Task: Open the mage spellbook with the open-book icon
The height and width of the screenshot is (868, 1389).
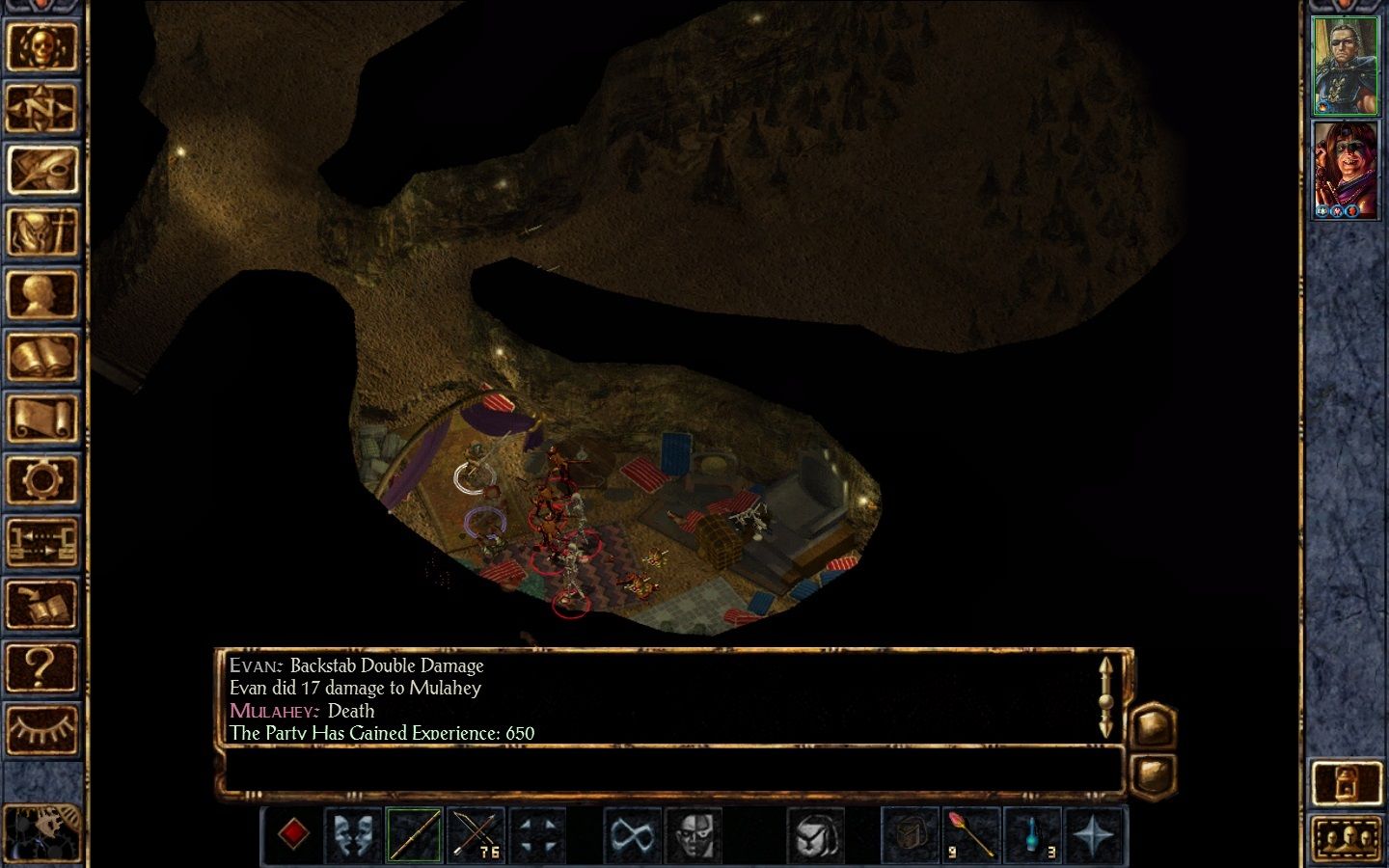Action: pos(41,357)
